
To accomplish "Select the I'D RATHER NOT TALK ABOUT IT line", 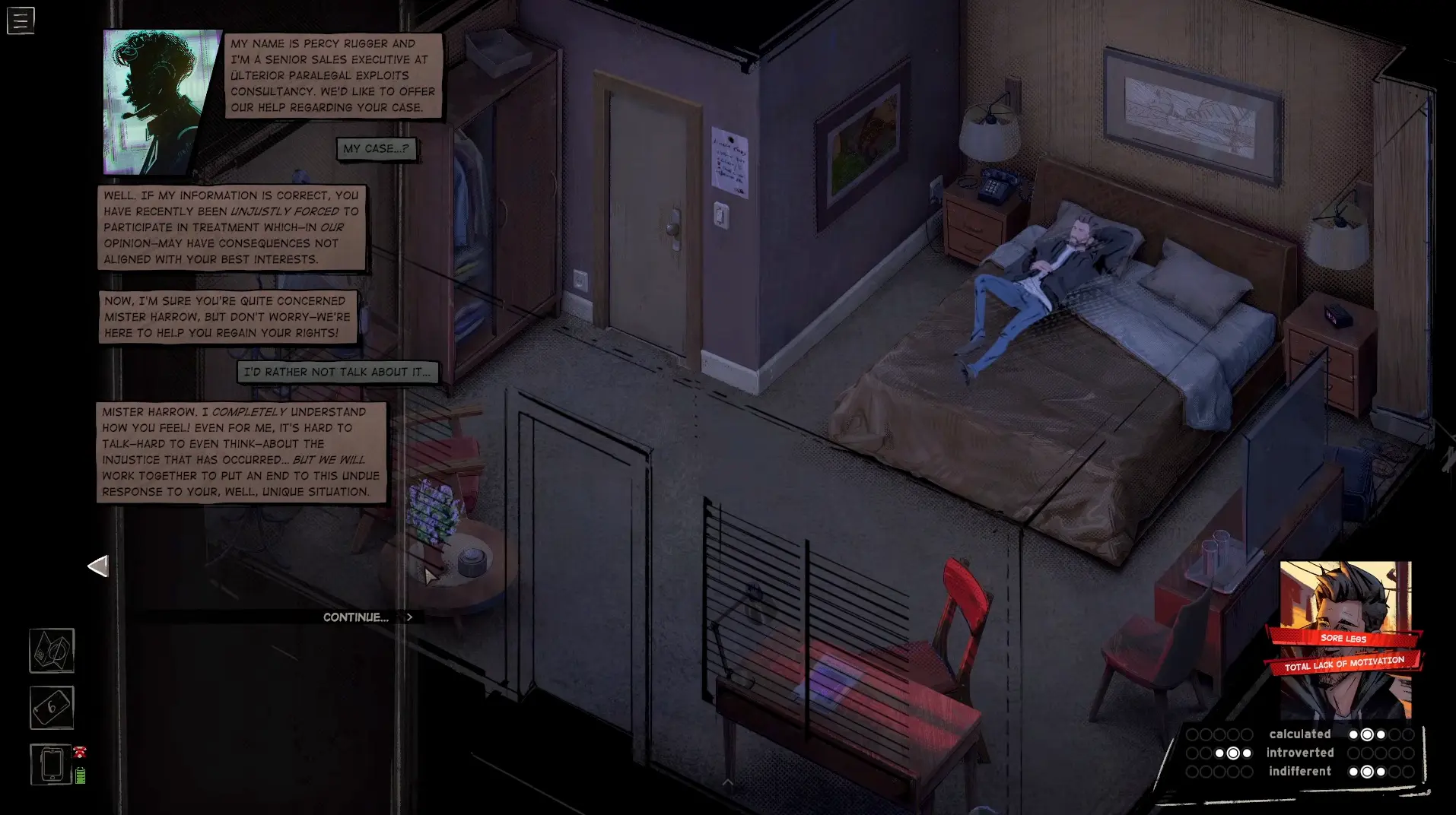I will pos(337,372).
